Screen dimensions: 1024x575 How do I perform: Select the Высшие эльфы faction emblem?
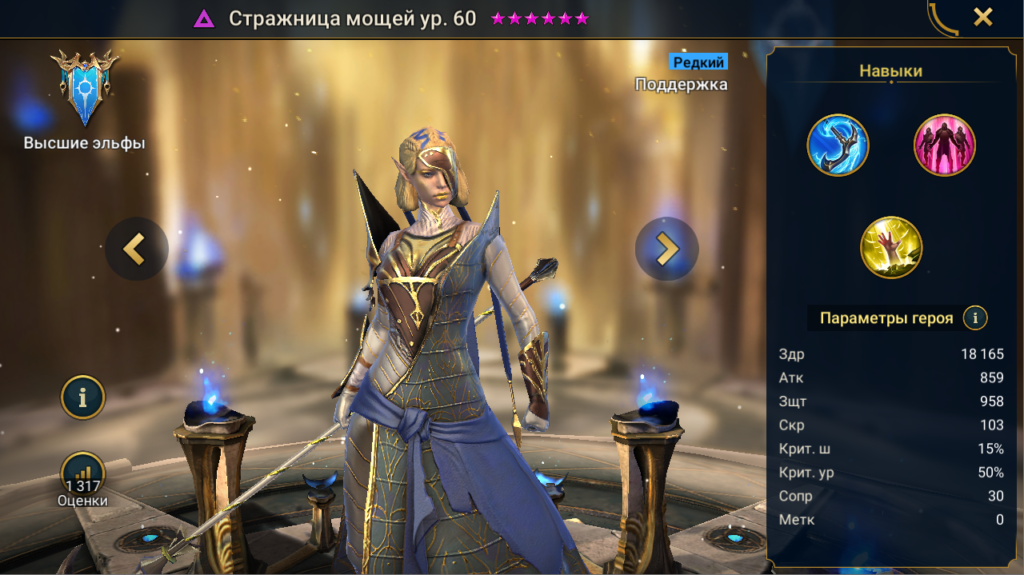85,88
